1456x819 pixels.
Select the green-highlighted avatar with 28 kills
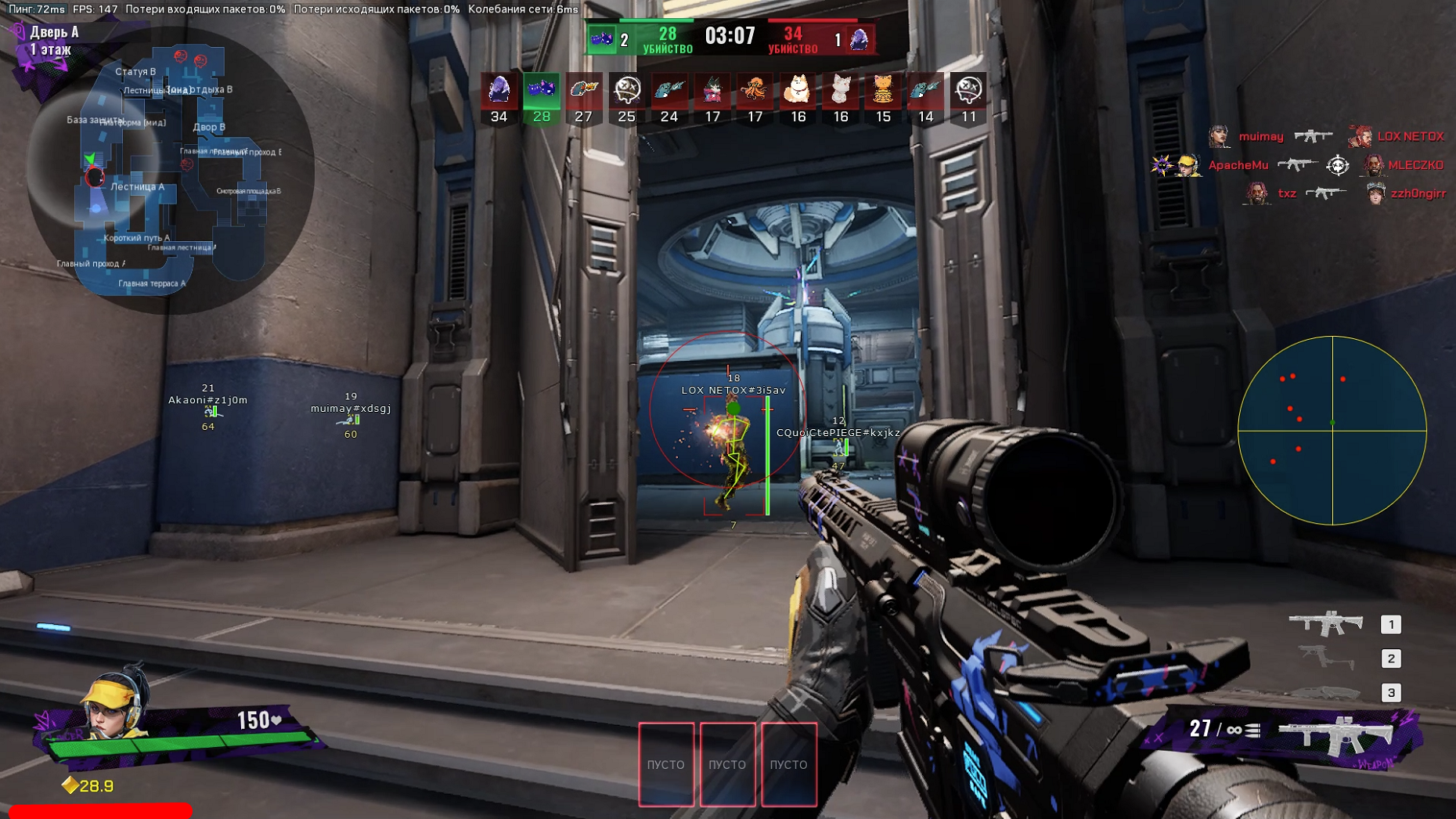point(541,90)
